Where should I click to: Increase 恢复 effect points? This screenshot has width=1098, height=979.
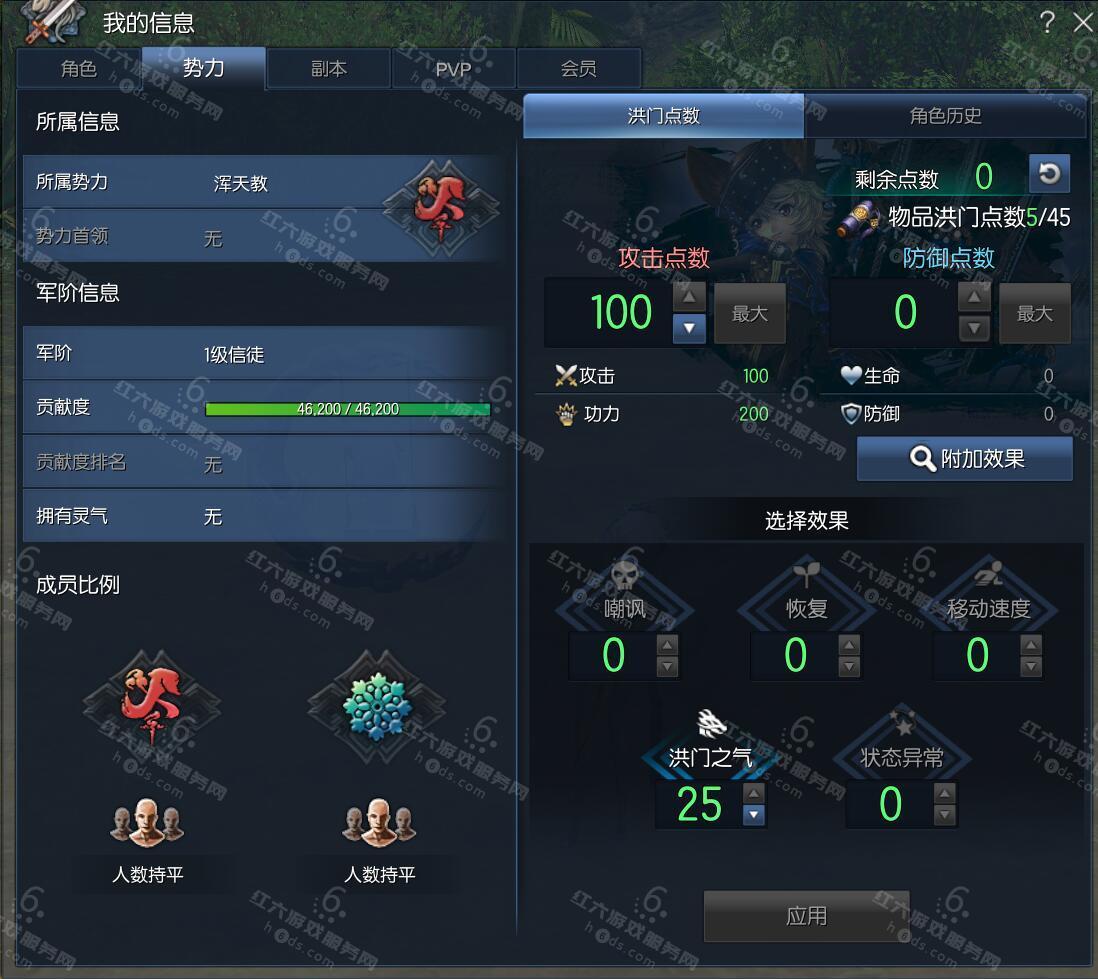coord(849,645)
